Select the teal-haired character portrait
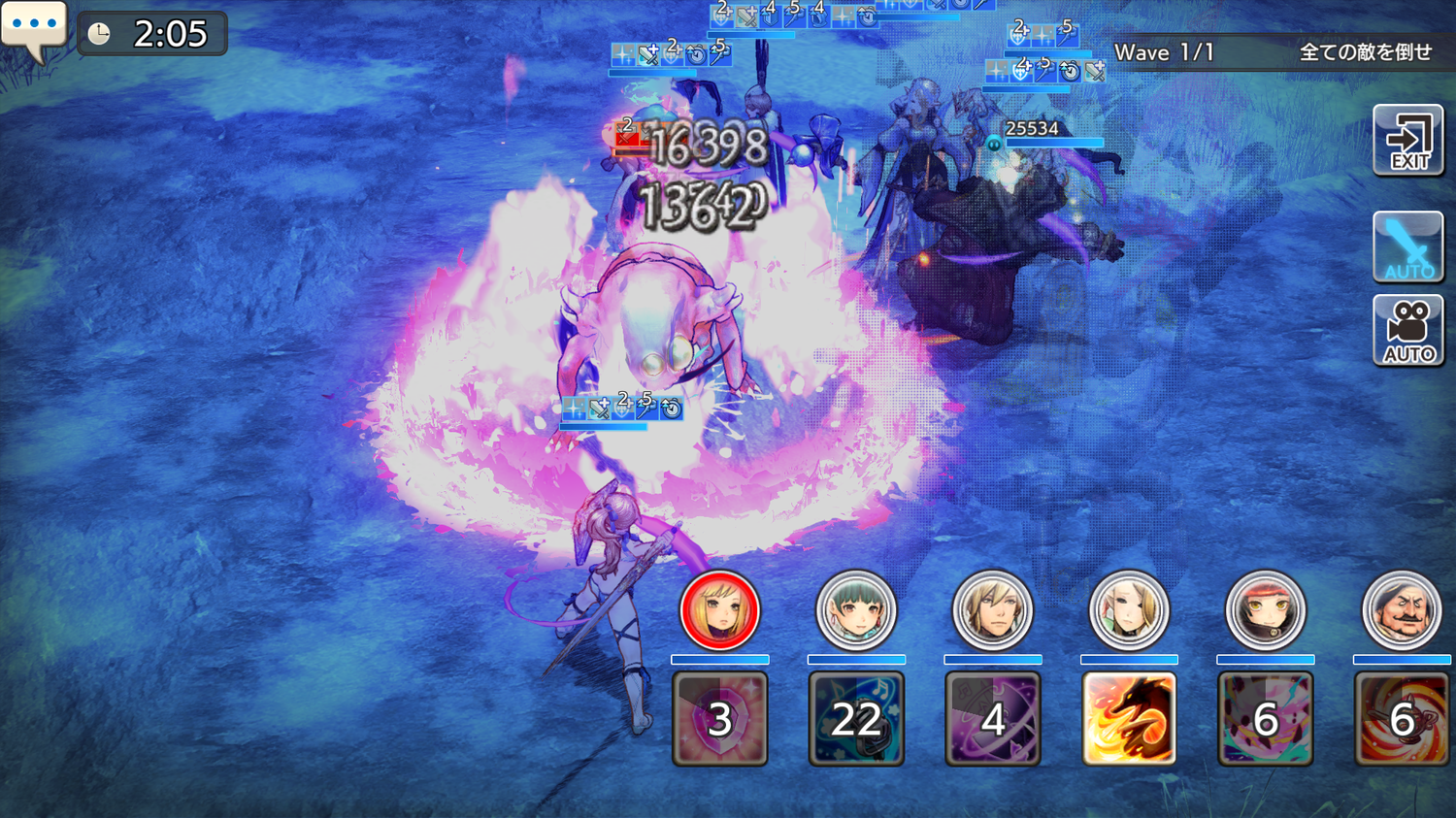The height and width of the screenshot is (818, 1456). tap(855, 610)
